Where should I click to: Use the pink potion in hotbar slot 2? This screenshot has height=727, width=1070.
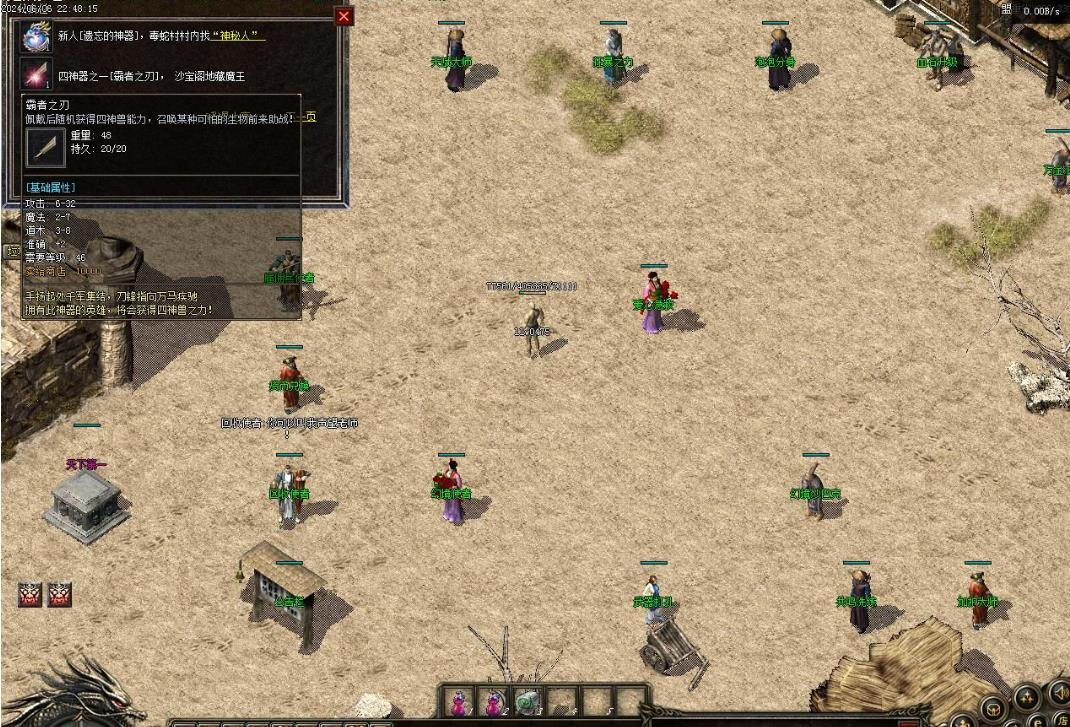(493, 702)
